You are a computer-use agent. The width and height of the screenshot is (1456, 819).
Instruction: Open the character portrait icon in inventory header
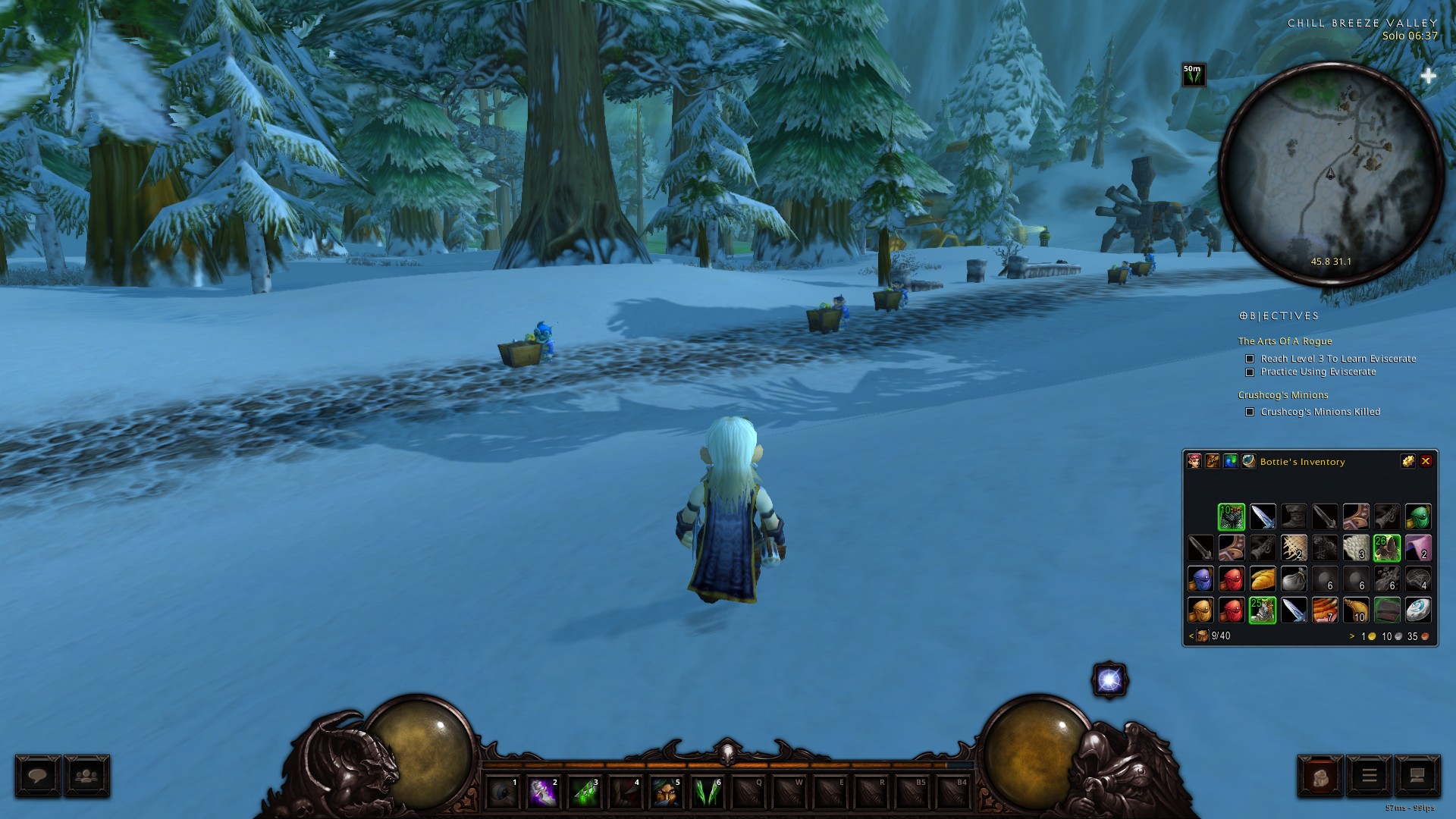point(1194,461)
